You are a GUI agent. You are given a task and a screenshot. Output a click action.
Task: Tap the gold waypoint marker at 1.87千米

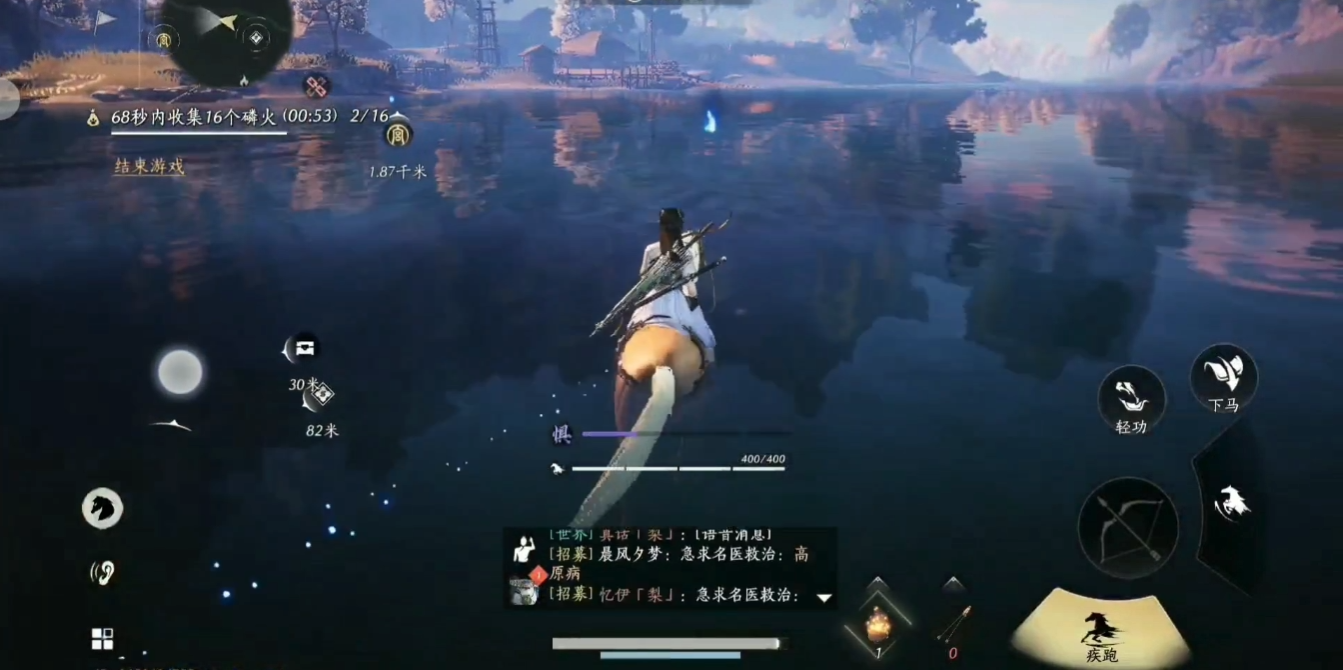398,133
